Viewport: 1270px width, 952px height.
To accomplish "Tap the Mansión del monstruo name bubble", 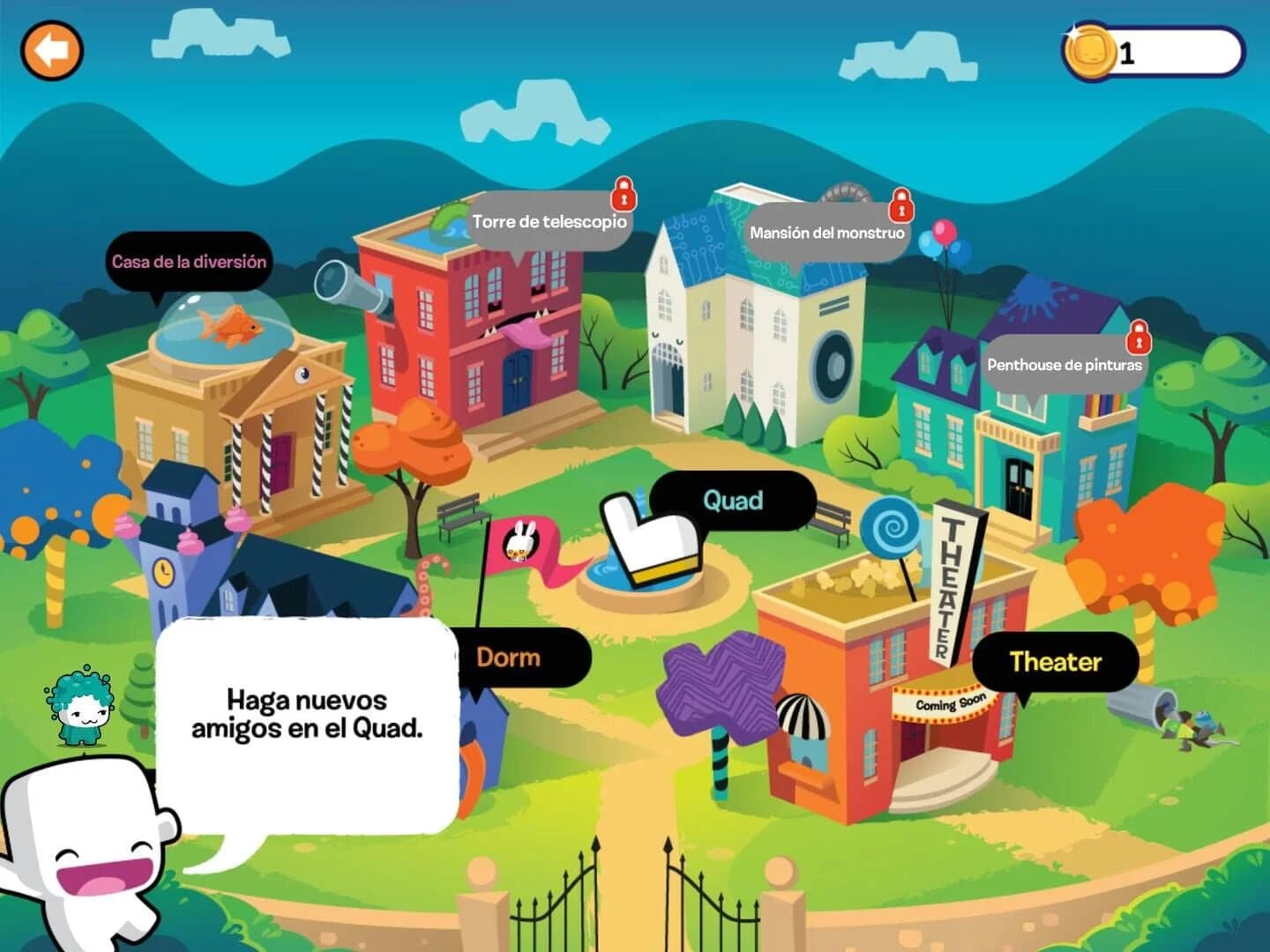I will click(x=826, y=234).
